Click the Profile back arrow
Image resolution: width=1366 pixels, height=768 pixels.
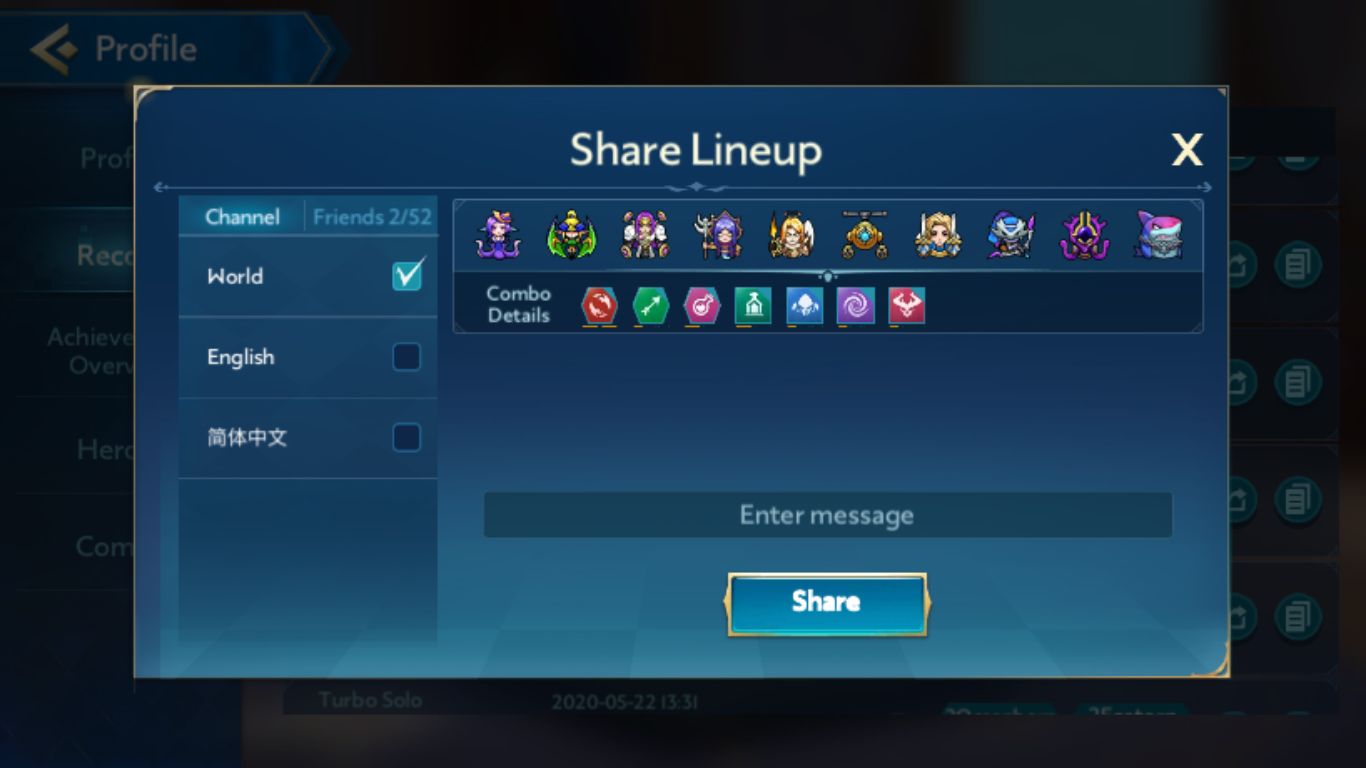coord(57,46)
